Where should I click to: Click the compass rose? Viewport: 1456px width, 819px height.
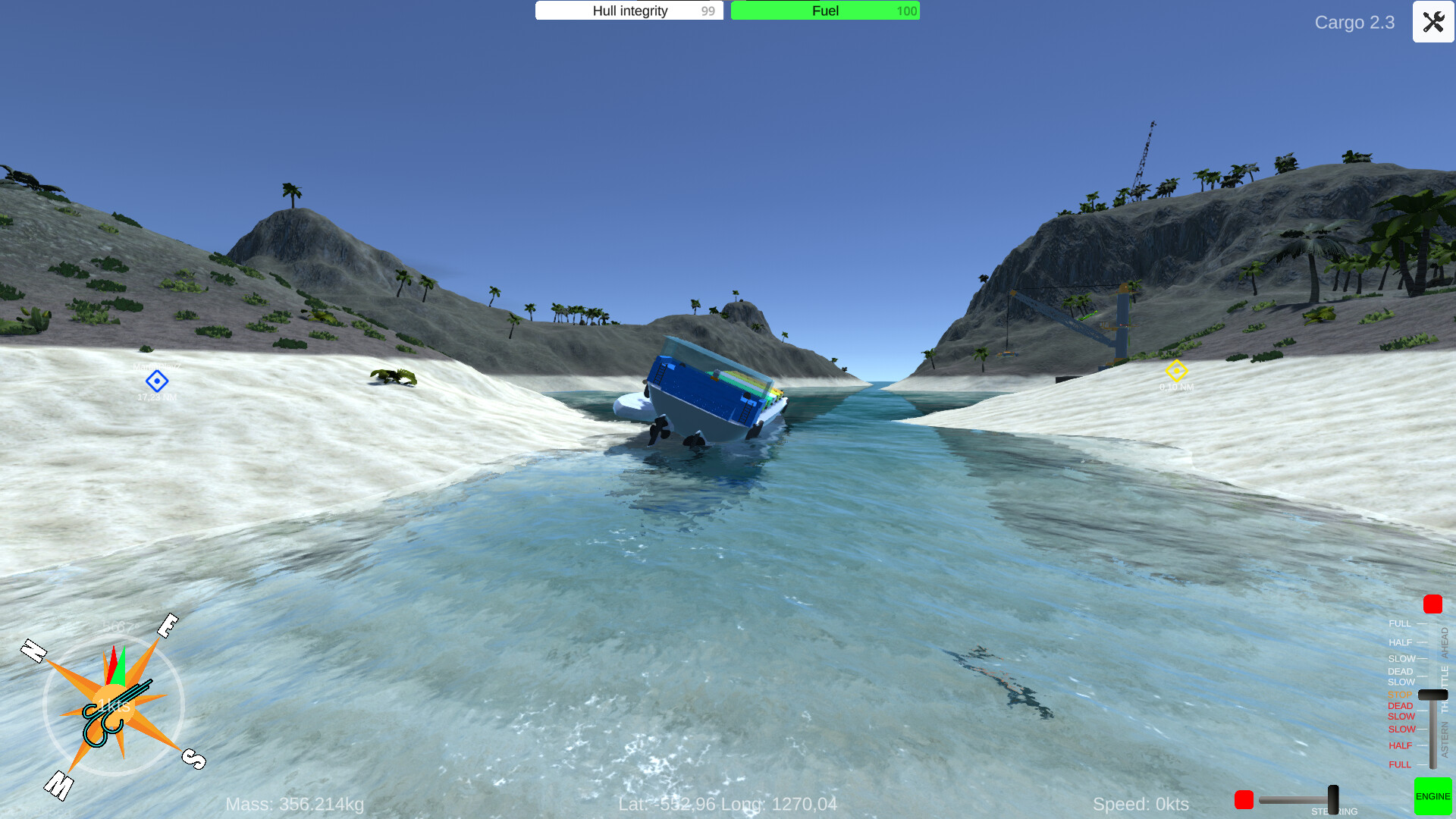(114, 705)
